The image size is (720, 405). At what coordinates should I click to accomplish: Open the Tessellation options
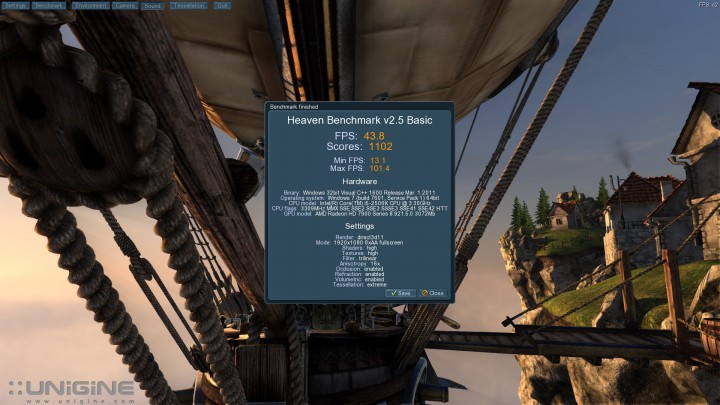coord(188,5)
